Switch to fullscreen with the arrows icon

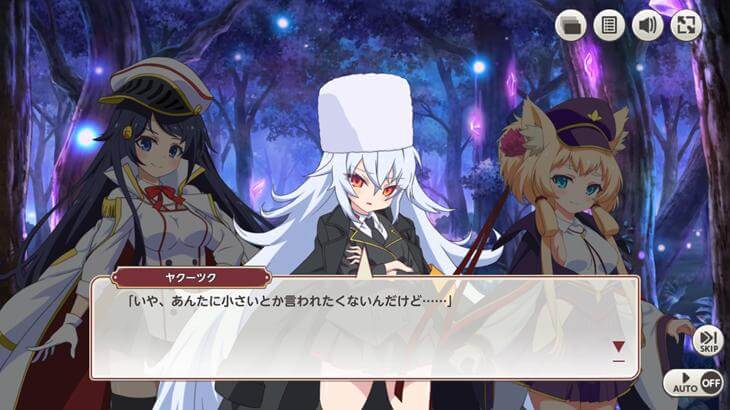[685, 25]
